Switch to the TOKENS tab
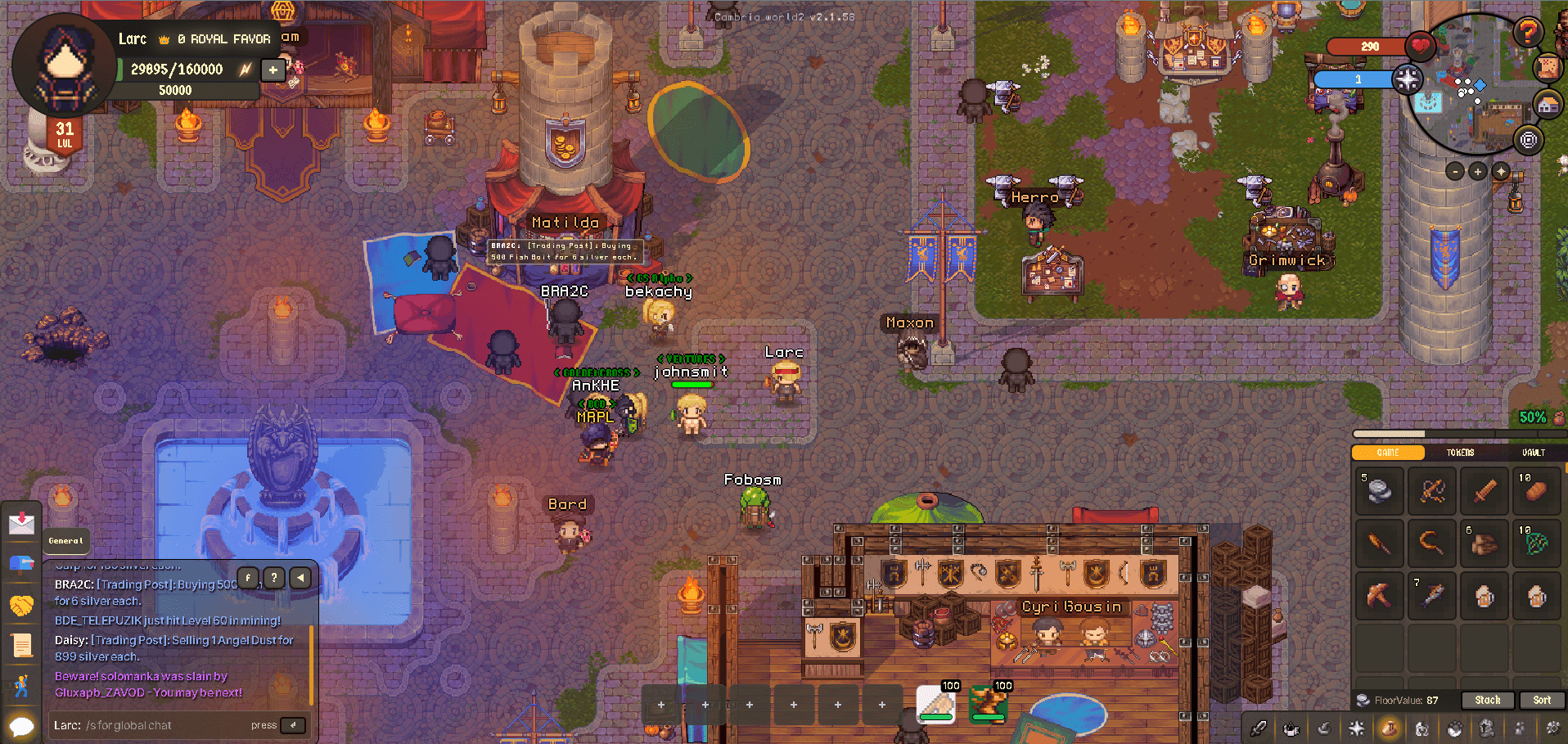1568x744 pixels. click(1460, 452)
